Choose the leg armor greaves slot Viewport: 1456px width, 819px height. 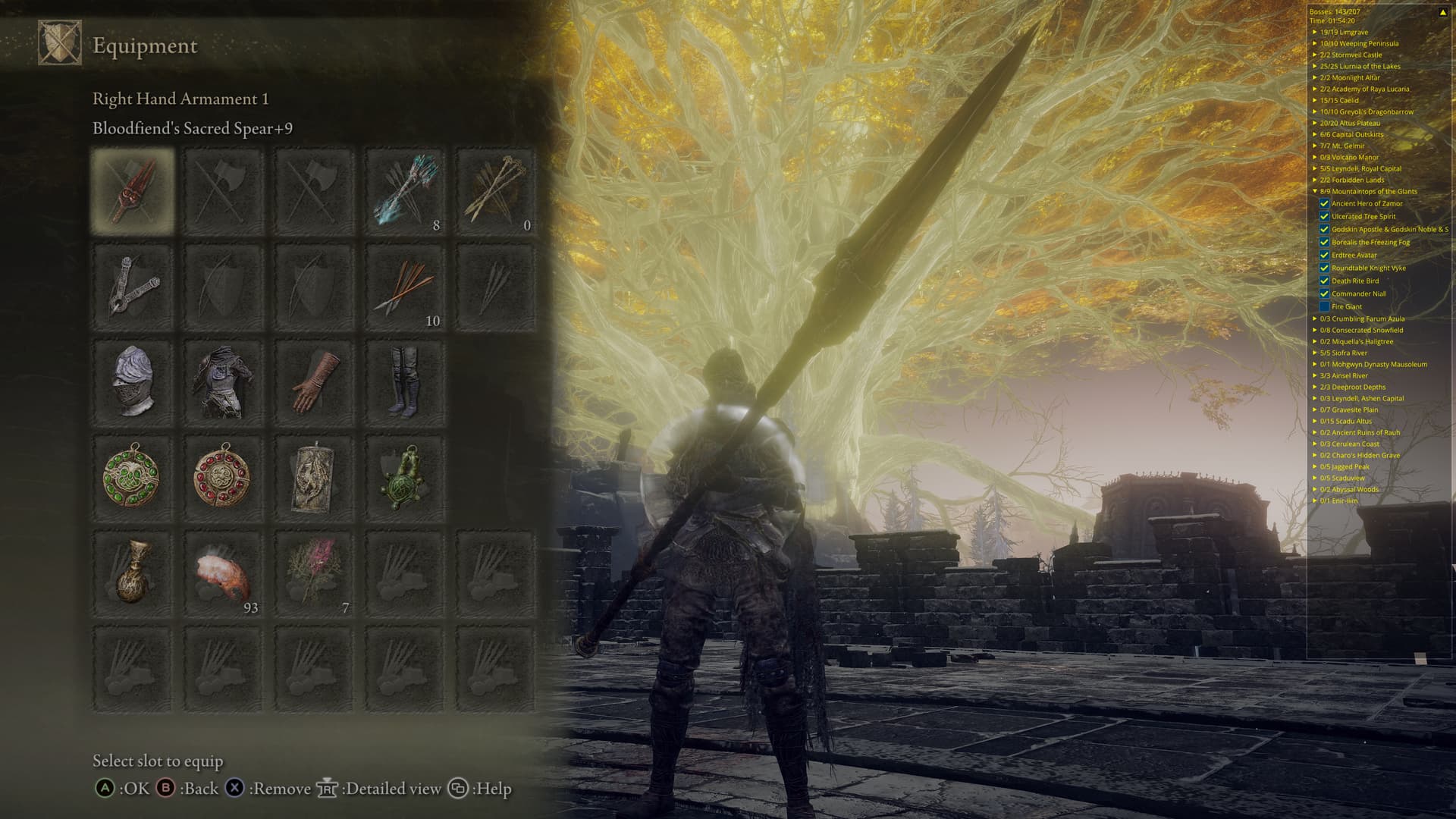click(405, 381)
